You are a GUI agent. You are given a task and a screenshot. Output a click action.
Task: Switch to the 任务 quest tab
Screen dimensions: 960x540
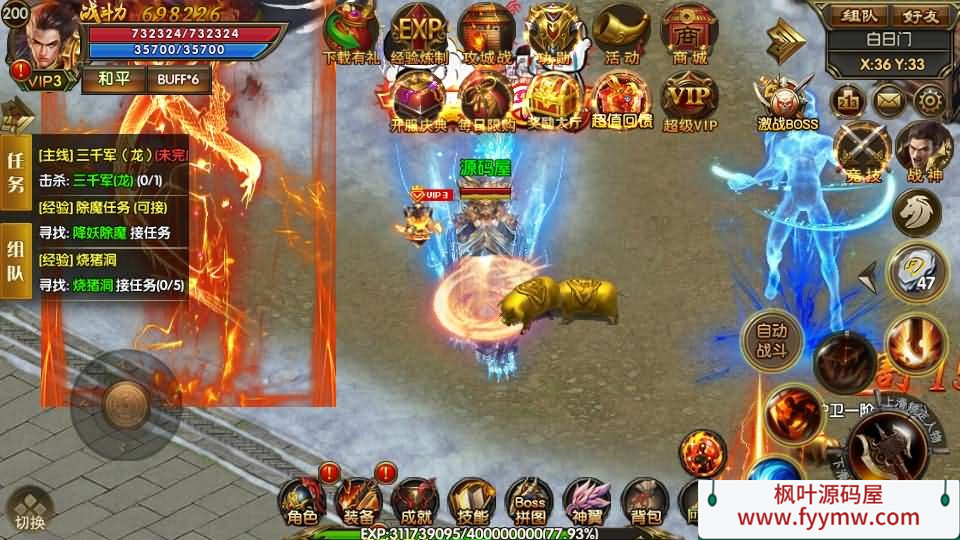tap(16, 170)
